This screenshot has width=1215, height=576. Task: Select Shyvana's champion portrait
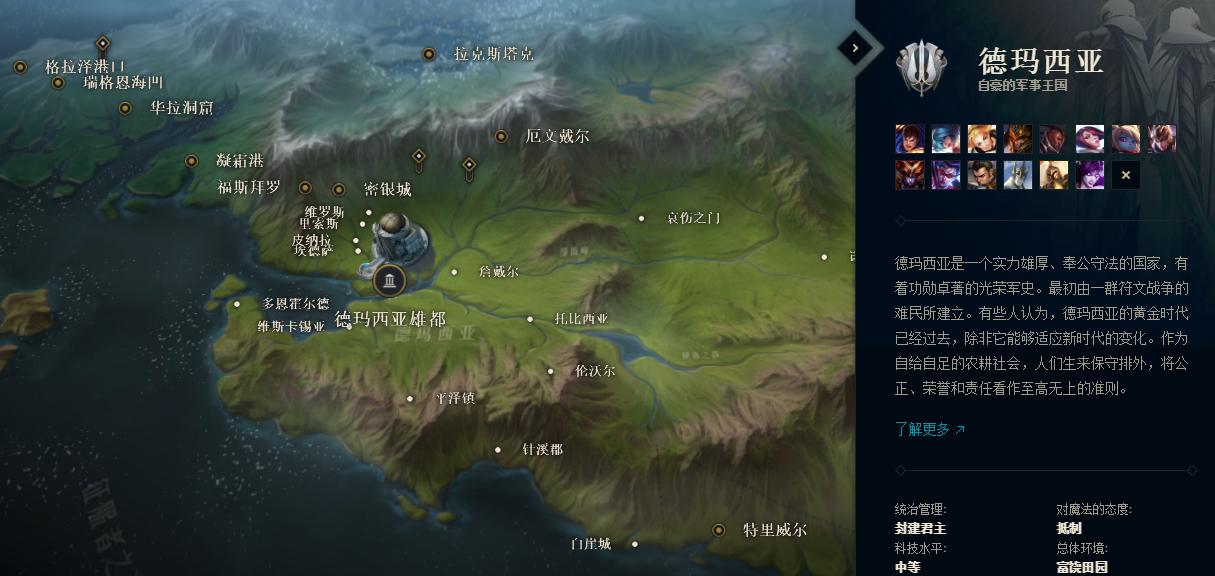[910, 175]
